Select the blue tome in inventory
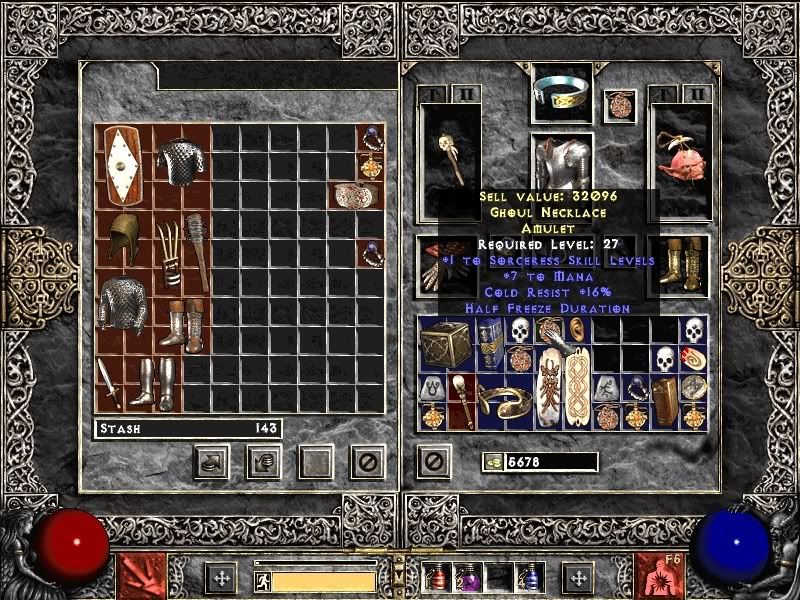 coord(491,345)
